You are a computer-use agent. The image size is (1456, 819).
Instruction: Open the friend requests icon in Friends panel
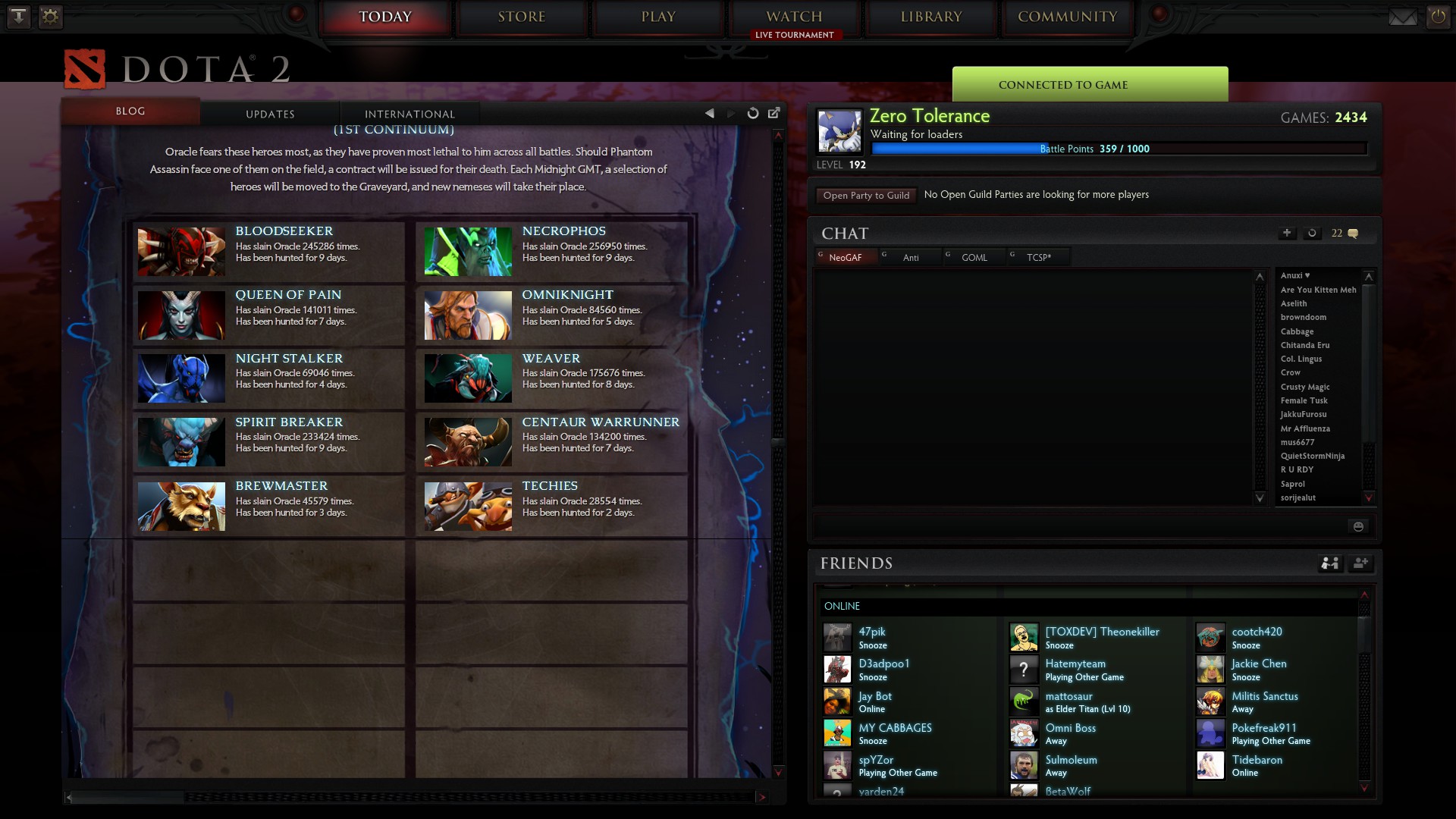pos(1329,563)
